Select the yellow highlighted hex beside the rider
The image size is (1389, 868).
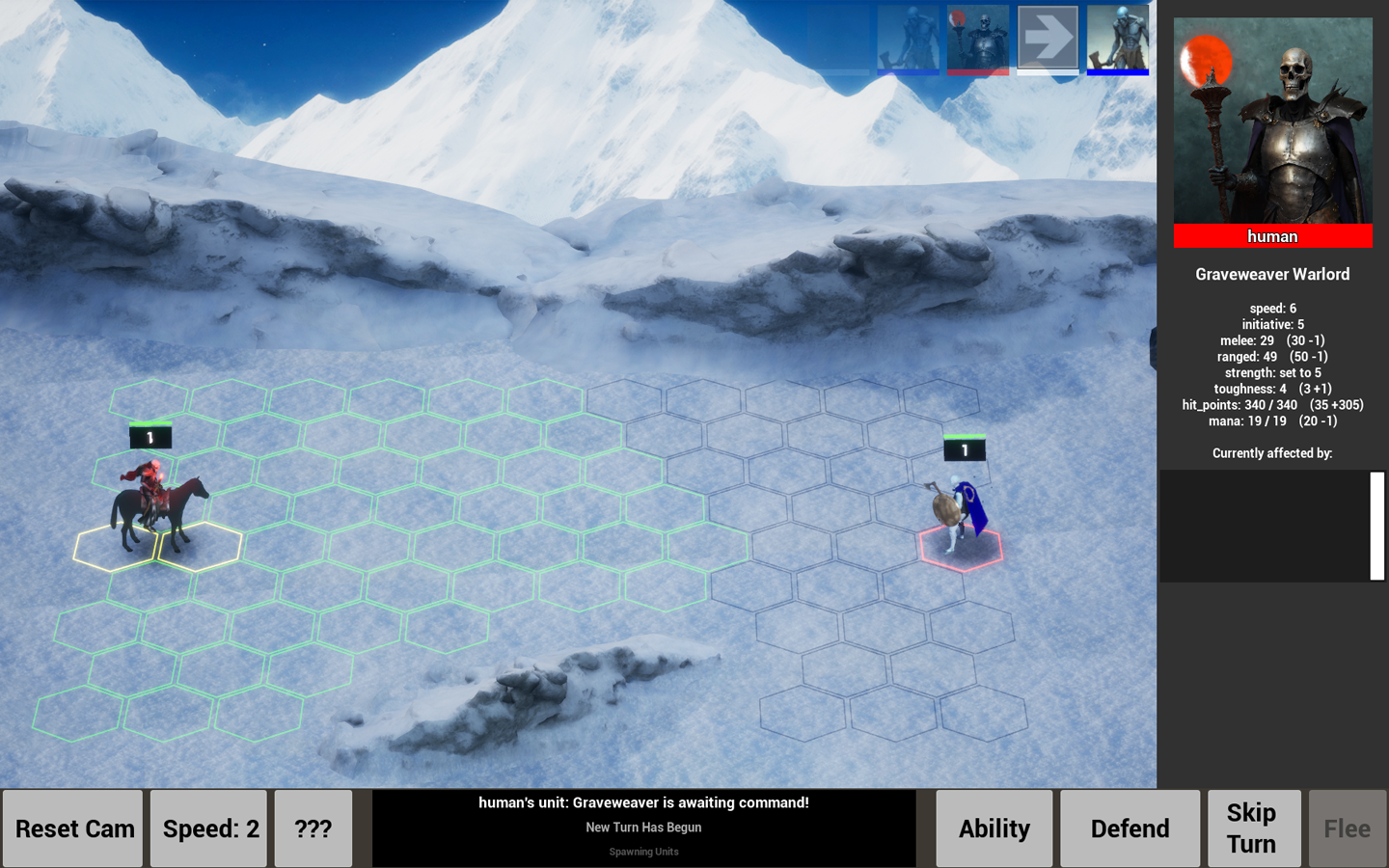coord(114,546)
